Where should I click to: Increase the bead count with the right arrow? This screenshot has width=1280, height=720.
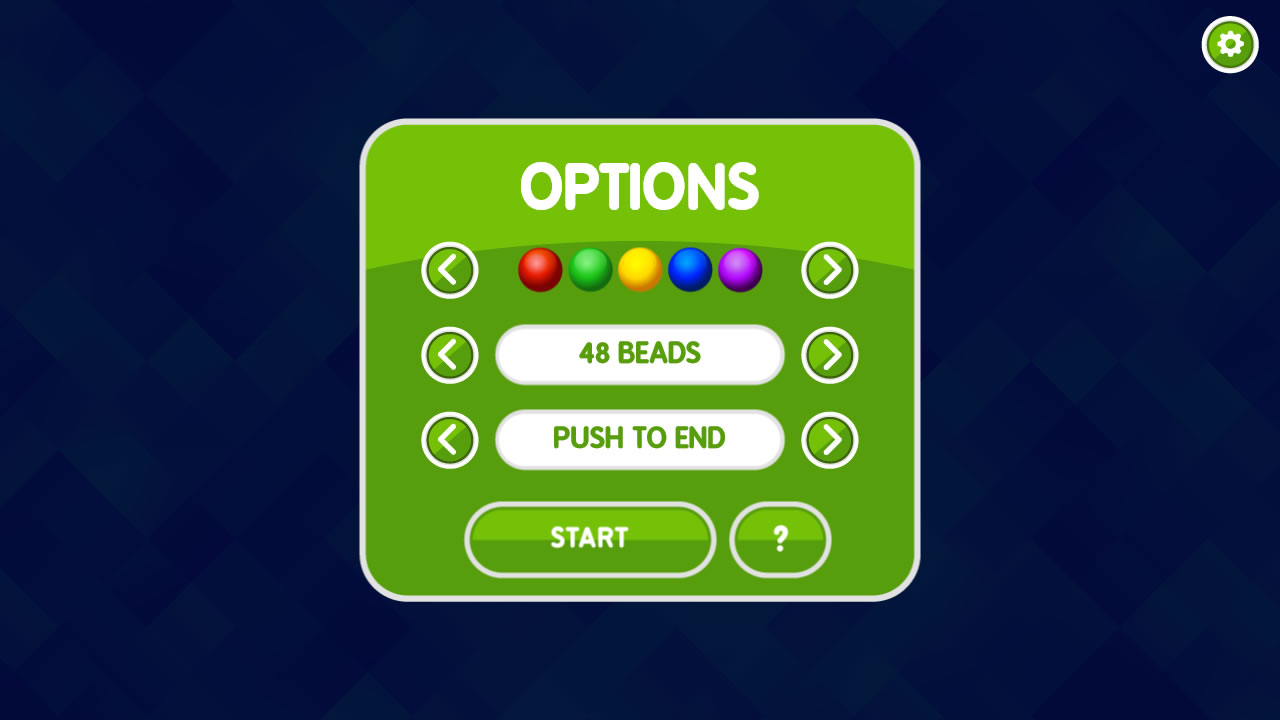pyautogui.click(x=829, y=355)
